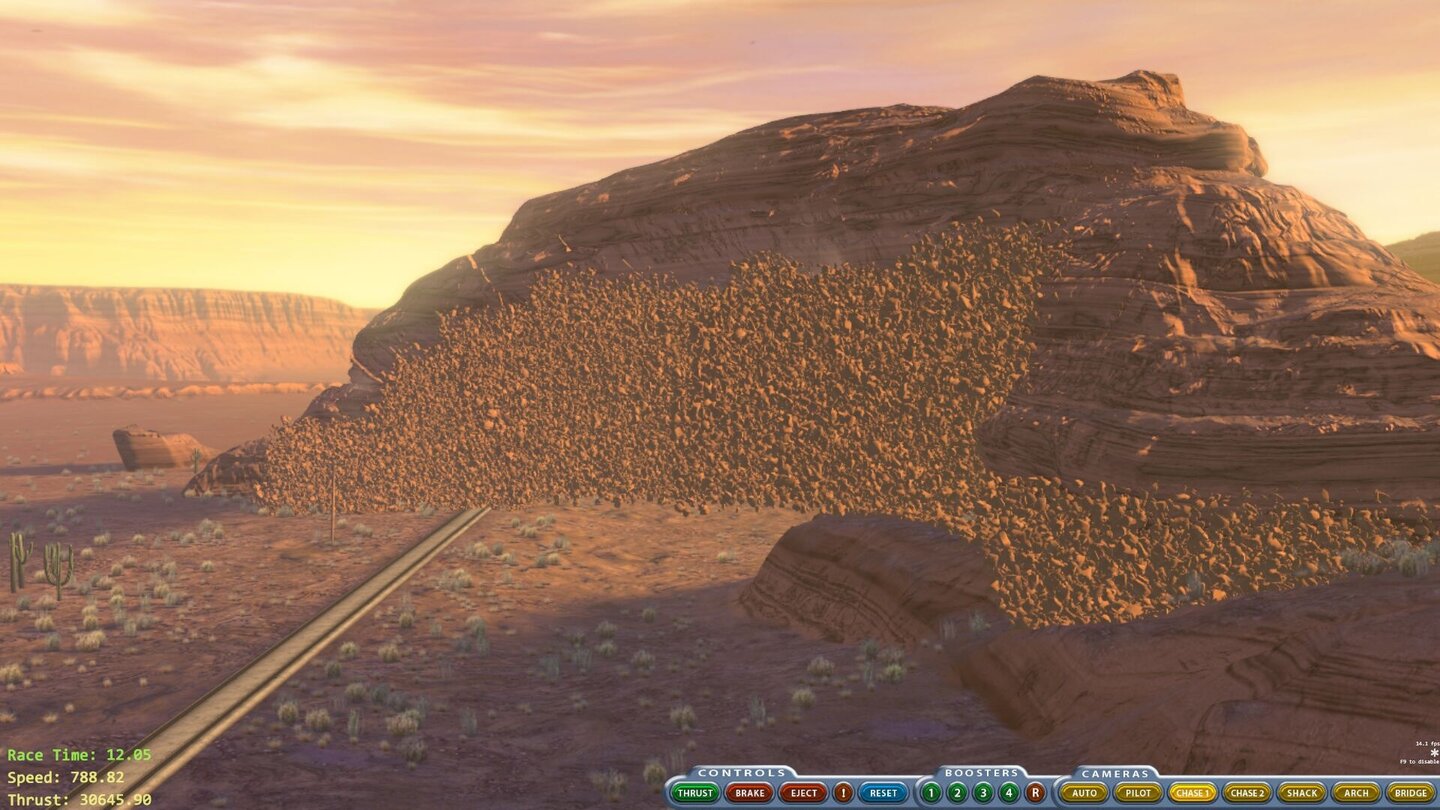1440x810 pixels.
Task: Activate the green THRUST control
Action: (695, 793)
